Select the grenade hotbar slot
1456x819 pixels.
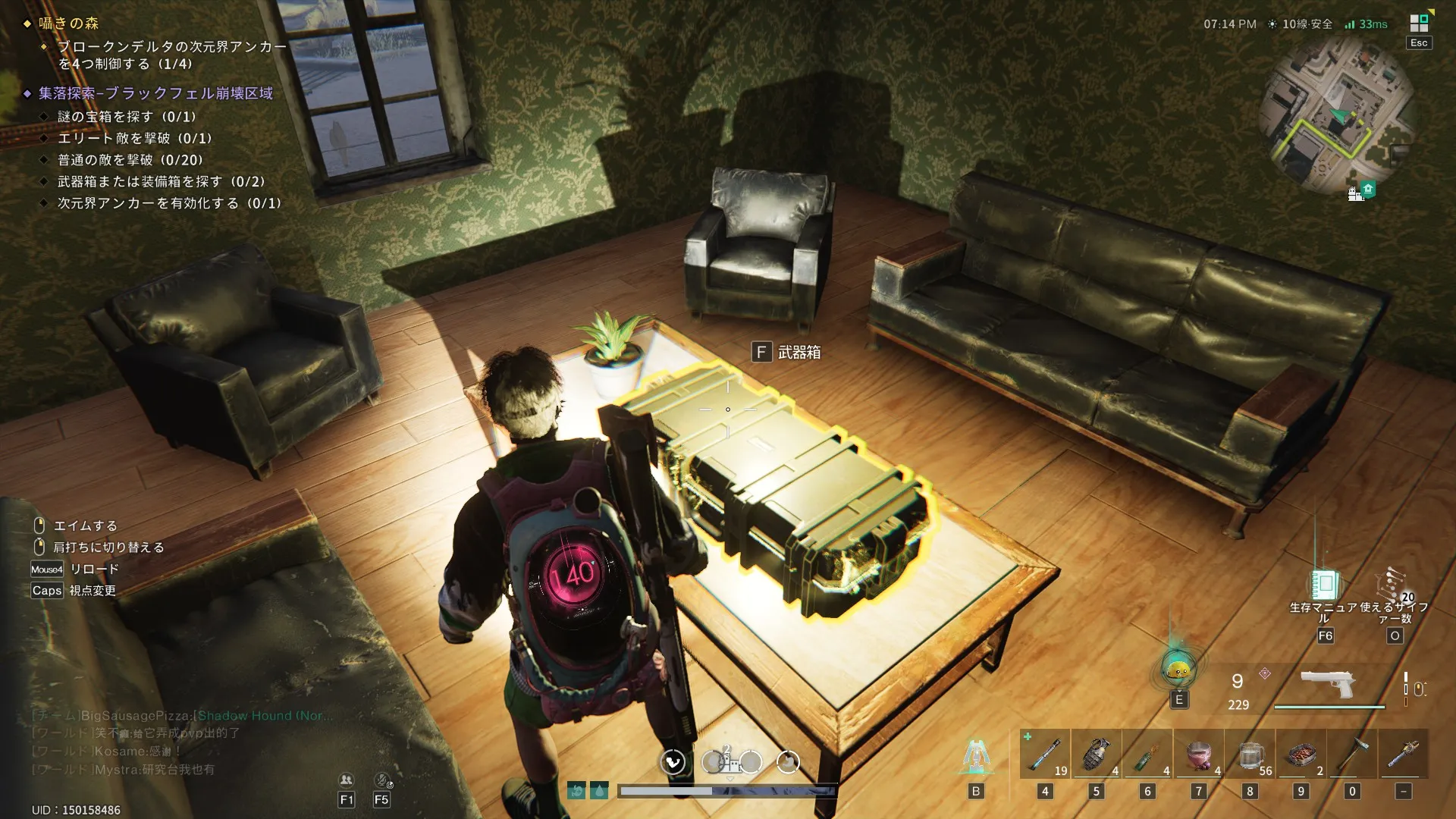pyautogui.click(x=1096, y=754)
